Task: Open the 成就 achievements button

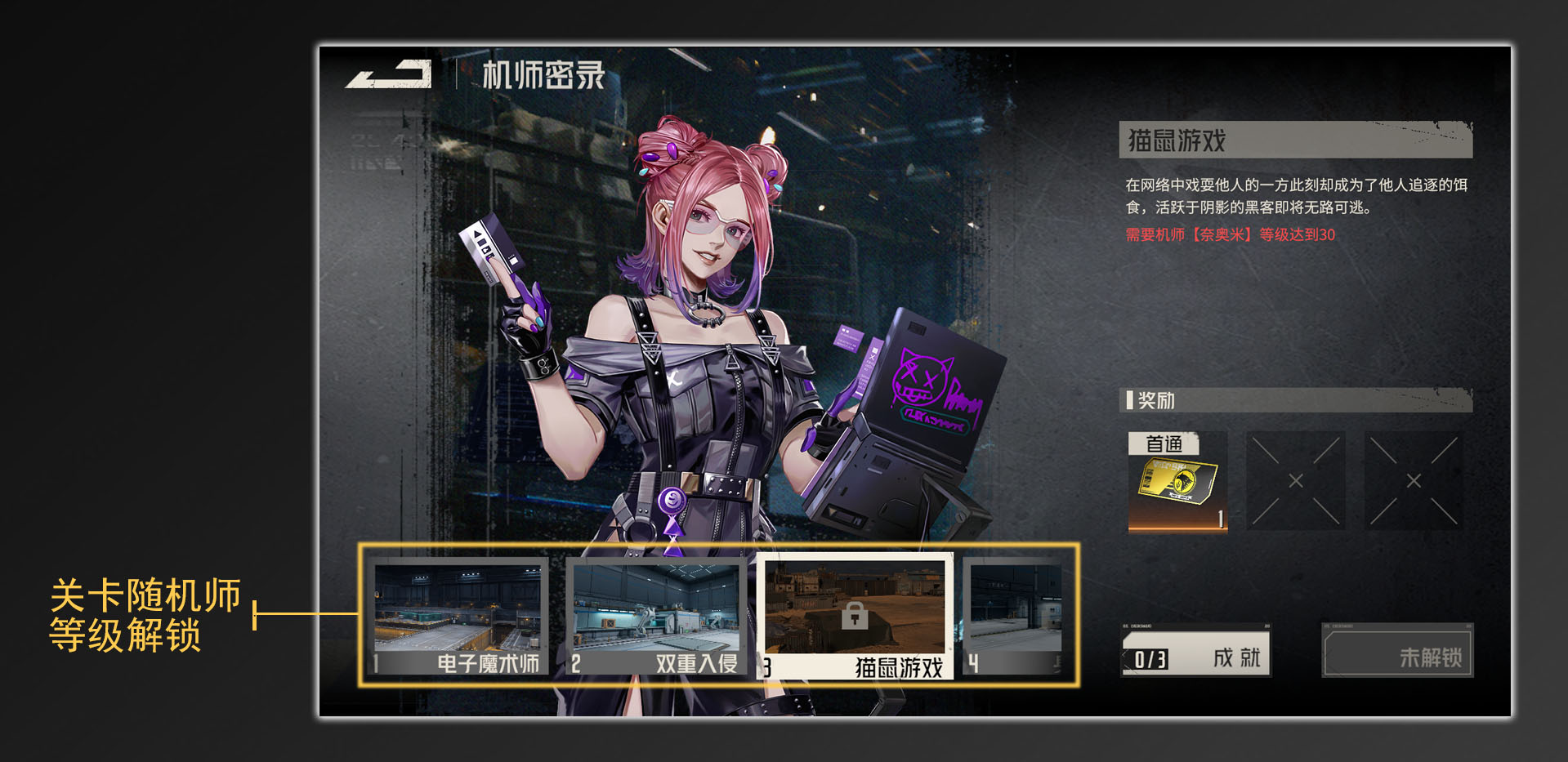Action: click(1195, 651)
